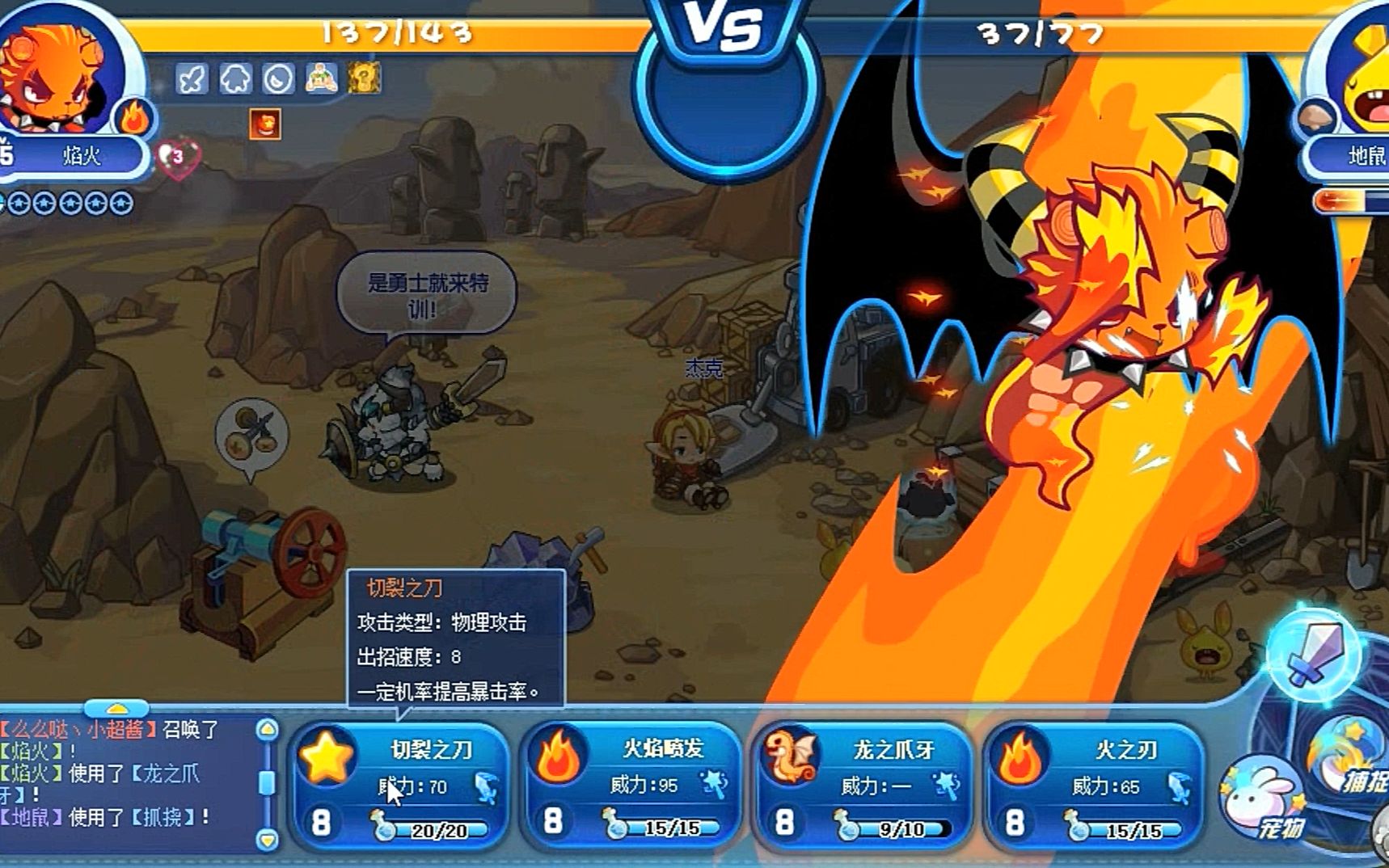The height and width of the screenshot is (868, 1389).
Task: Click the golden question mark icon
Action: tap(365, 78)
